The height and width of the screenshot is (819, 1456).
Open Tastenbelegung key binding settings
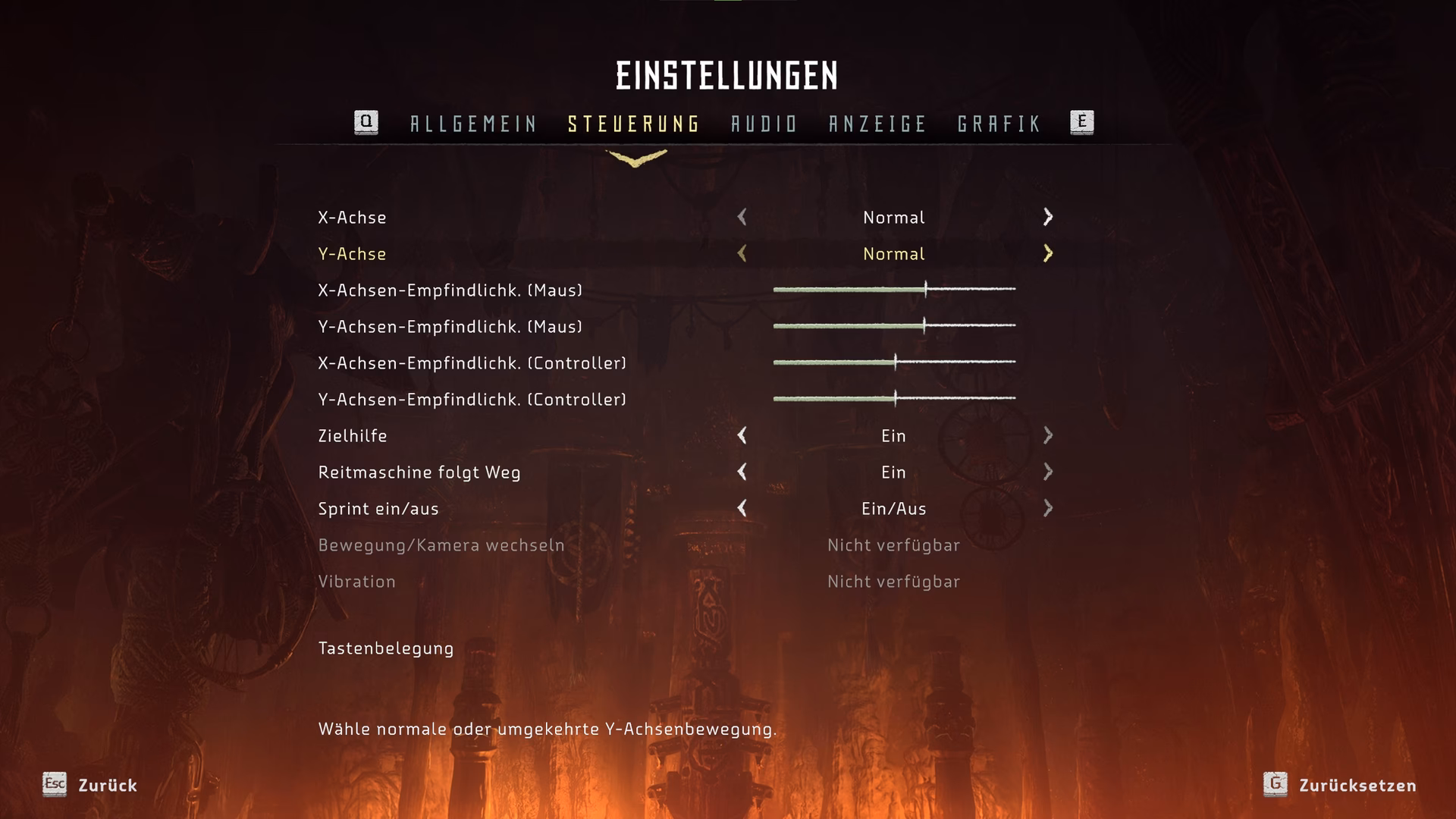385,648
